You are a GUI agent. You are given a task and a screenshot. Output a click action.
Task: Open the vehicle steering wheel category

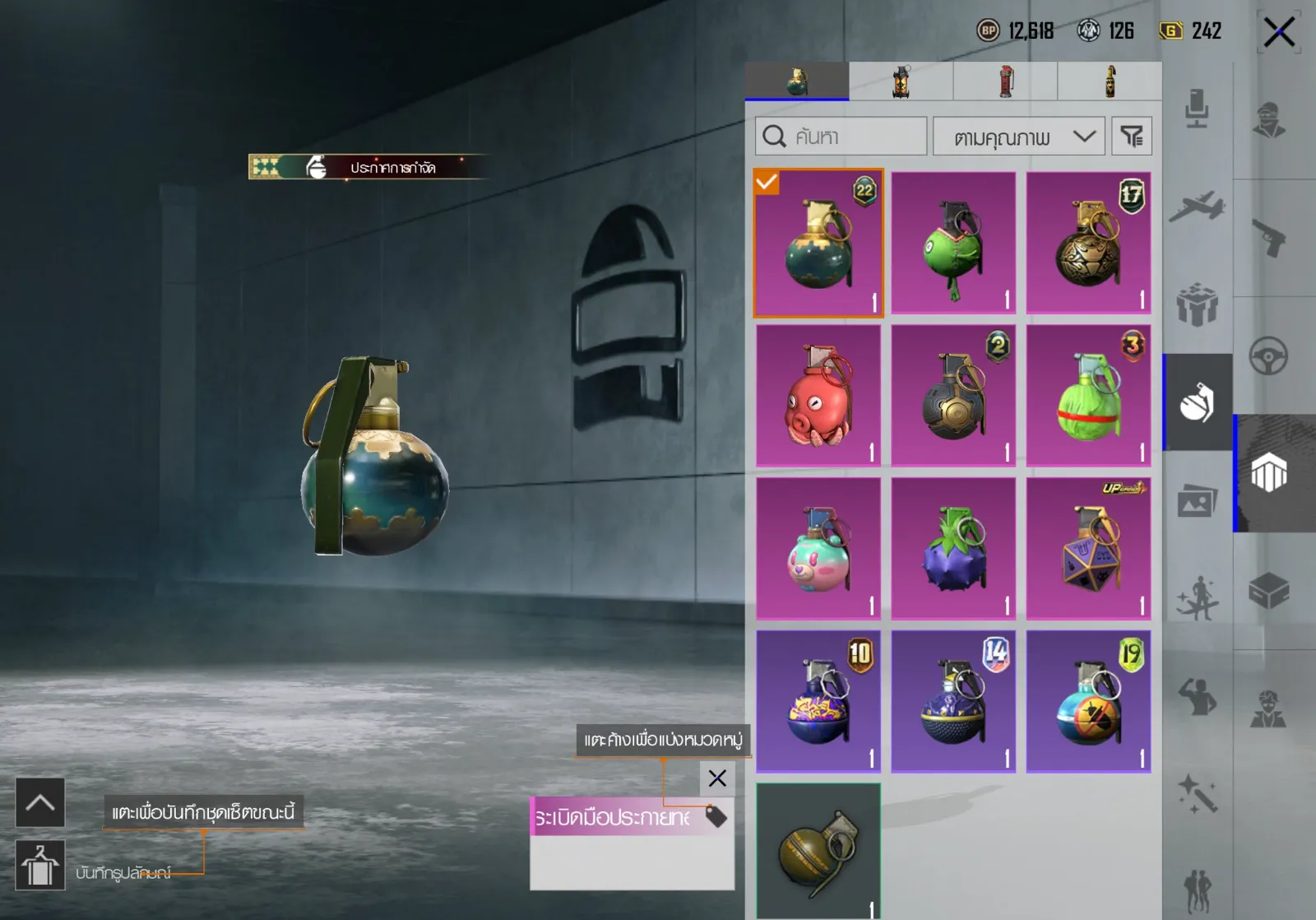(x=1268, y=357)
